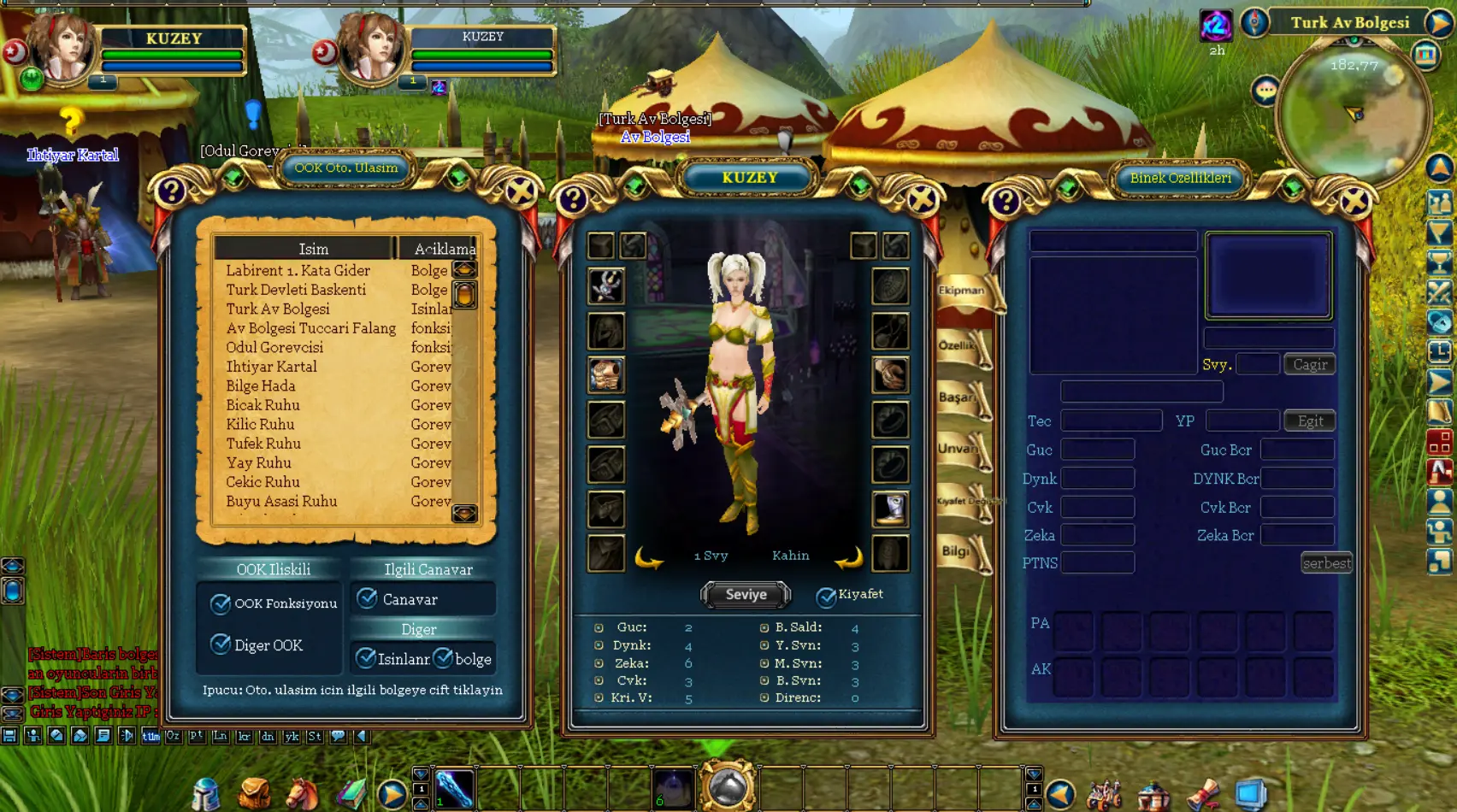Screen dimensions: 1457x812
Task: Click the Cagir mount button
Action: 1310,365
